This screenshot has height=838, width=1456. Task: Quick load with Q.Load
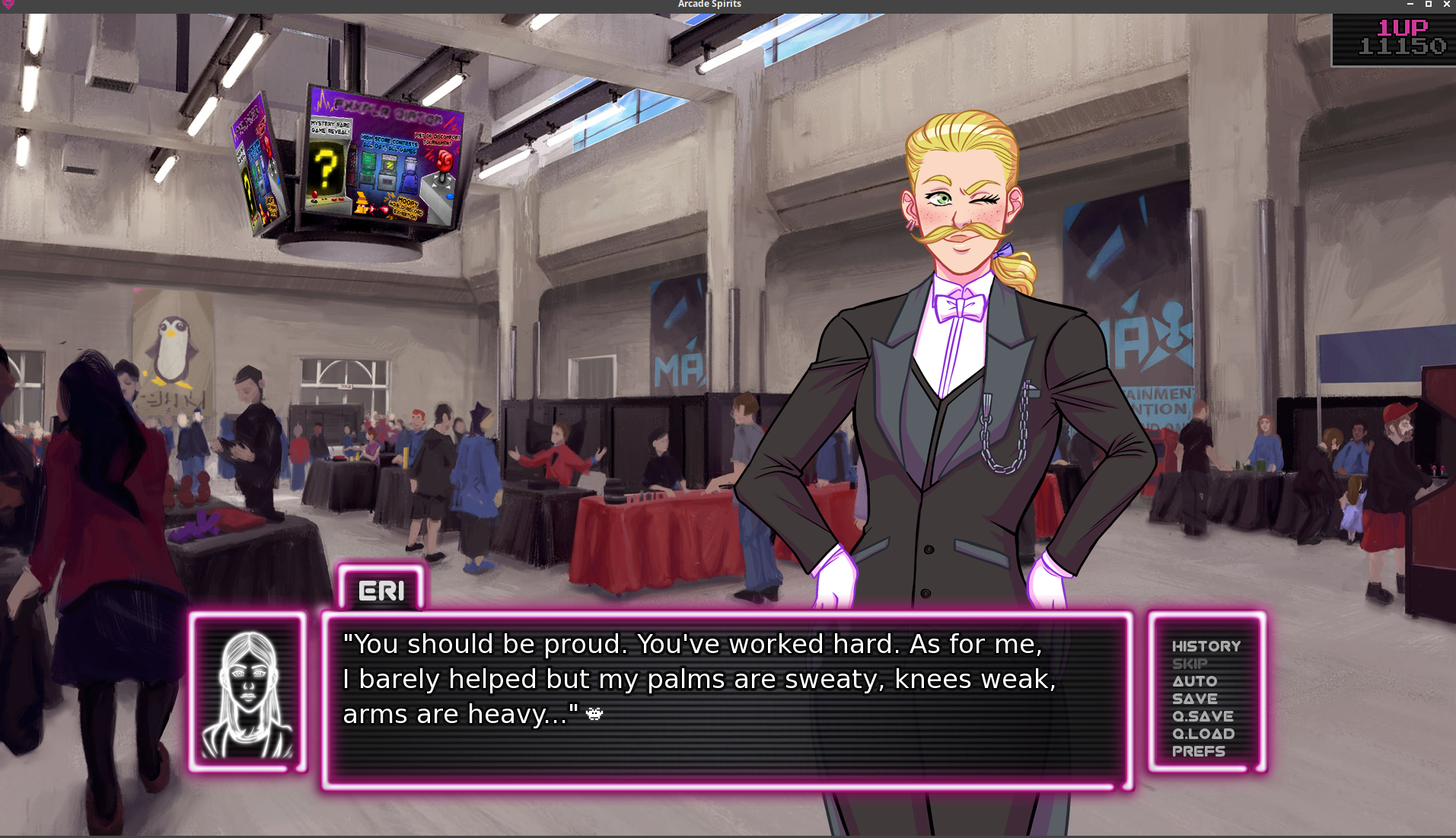[1203, 734]
